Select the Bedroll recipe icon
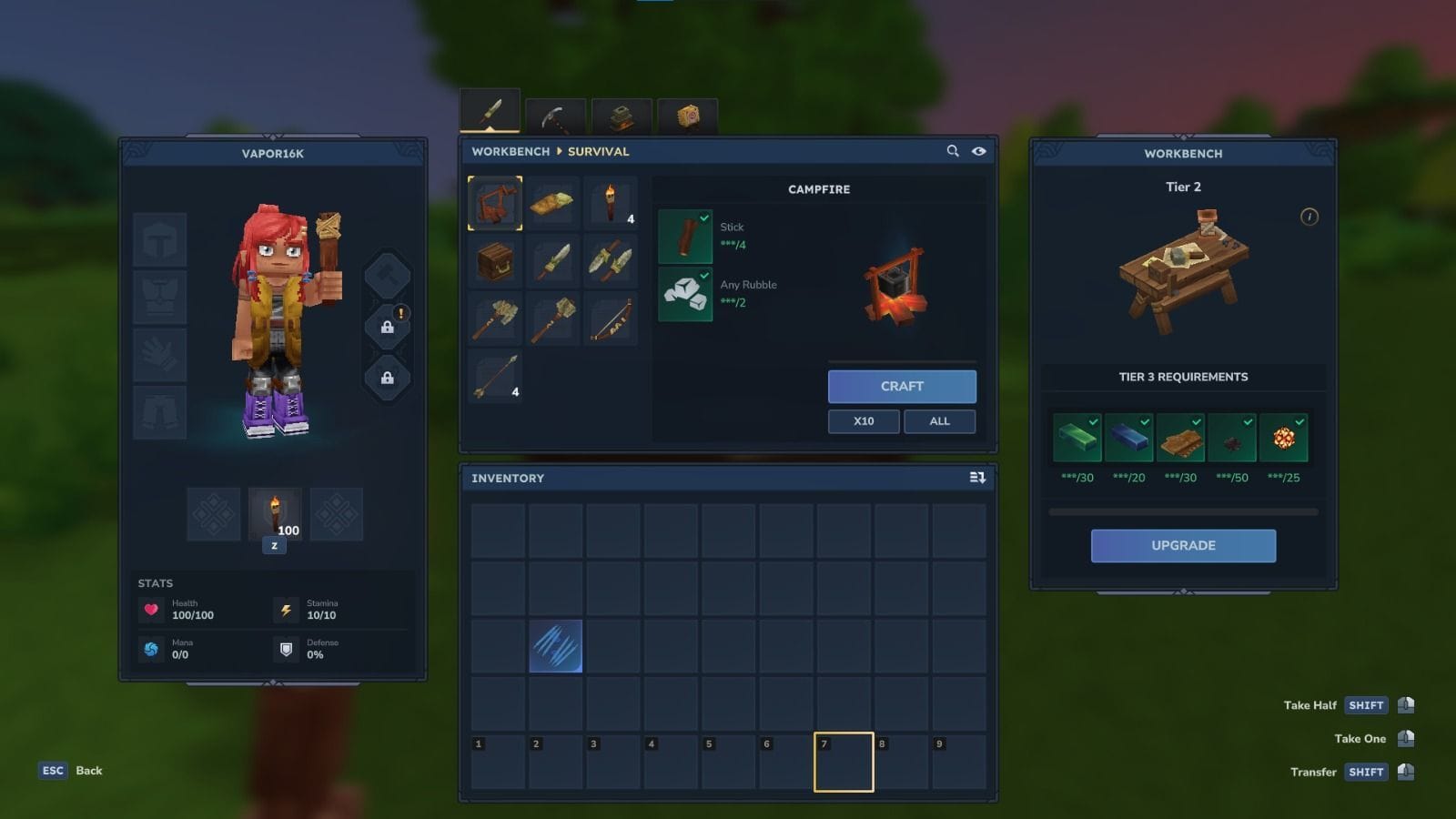The image size is (1456, 819). [x=553, y=204]
